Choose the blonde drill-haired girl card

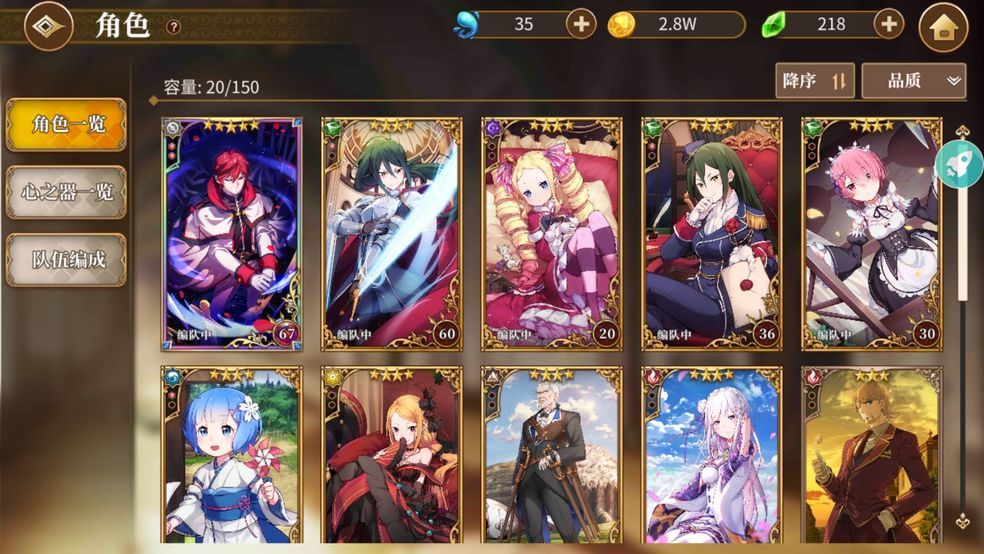coord(551,234)
